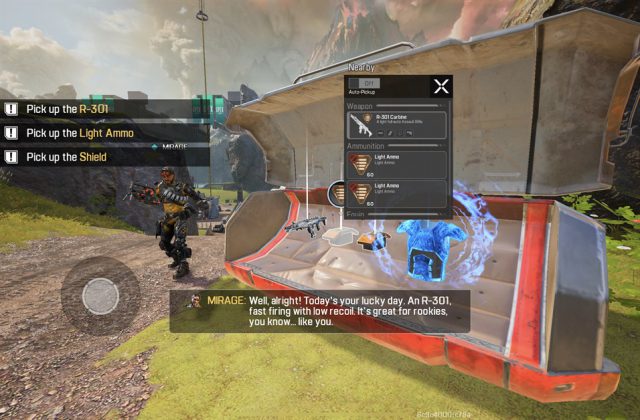This screenshot has width=640, height=420.
Task: Close the Nearby loot panel
Action: click(x=441, y=86)
